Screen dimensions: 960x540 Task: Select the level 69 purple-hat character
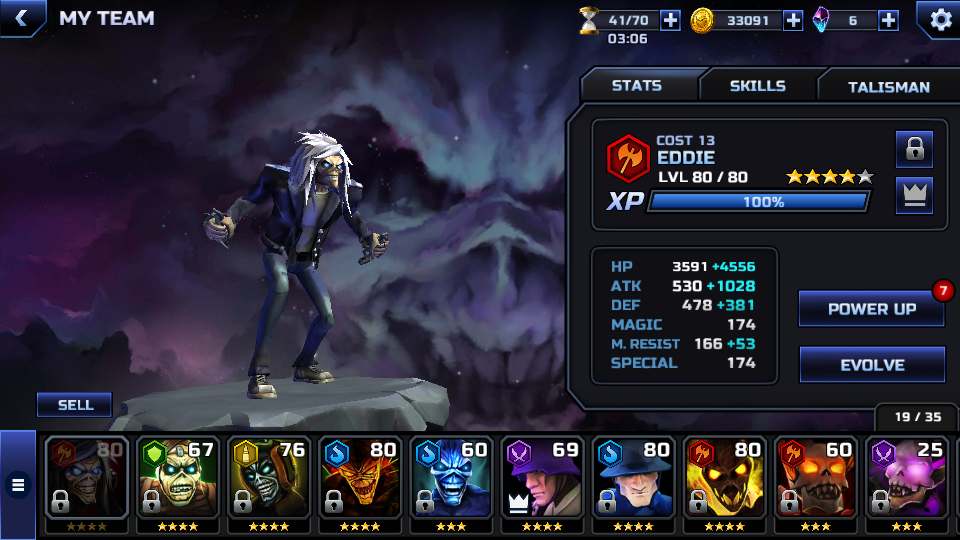[541, 478]
